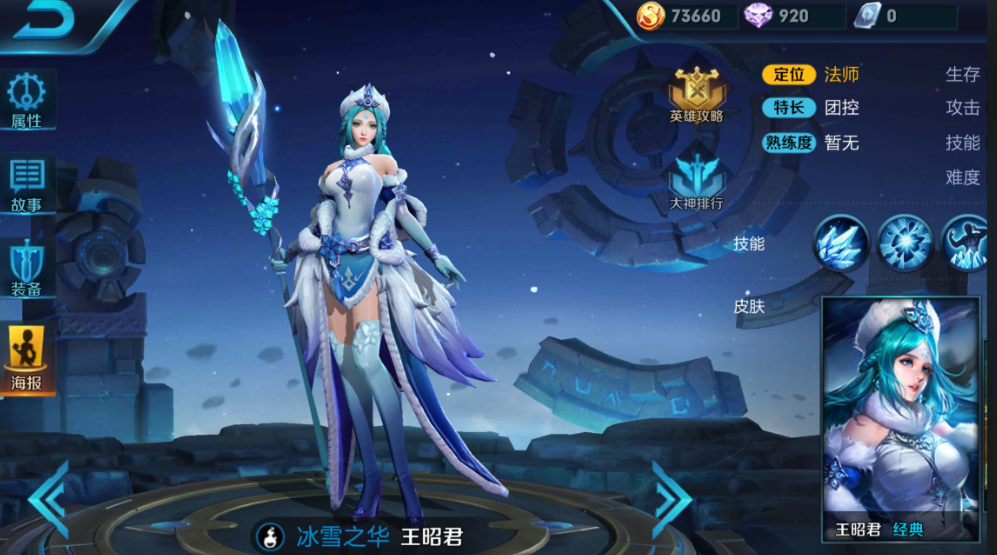Viewport: 997px width, 555px height.
Task: View the 大神排行 rankings
Action: tap(696, 183)
